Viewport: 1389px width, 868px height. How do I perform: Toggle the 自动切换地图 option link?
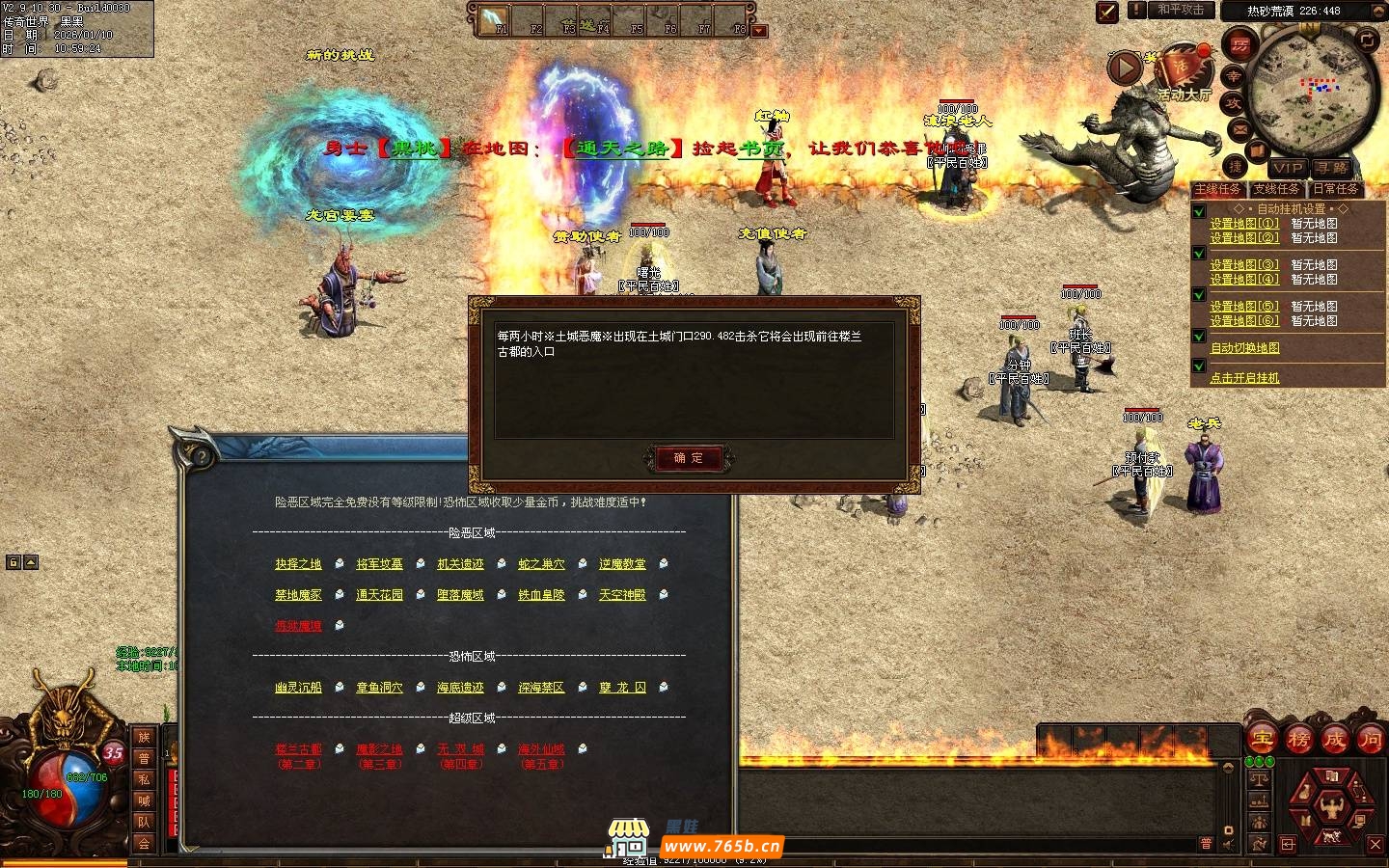point(1244,348)
